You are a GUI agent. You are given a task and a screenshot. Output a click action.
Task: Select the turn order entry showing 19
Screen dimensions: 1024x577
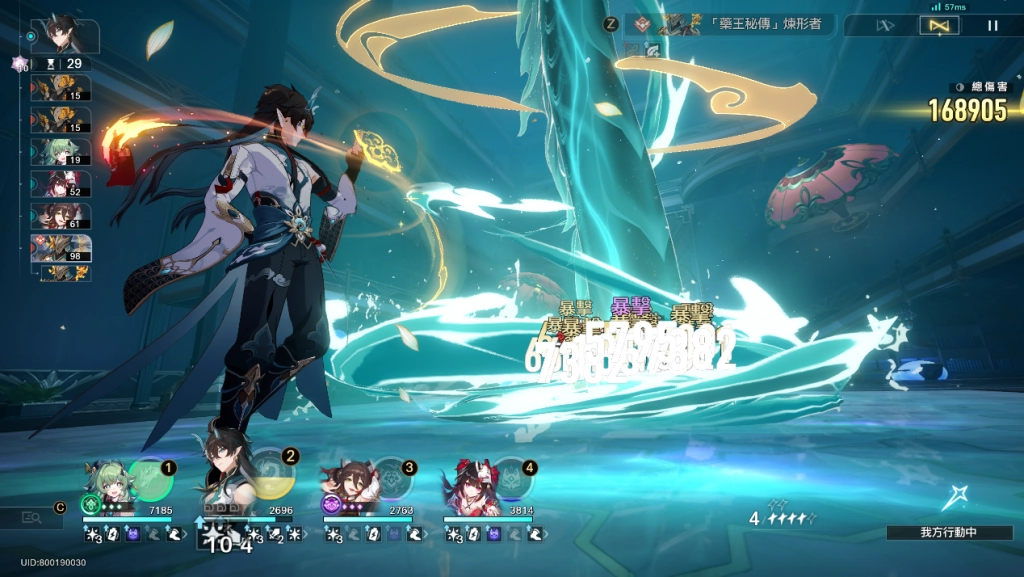tap(61, 152)
